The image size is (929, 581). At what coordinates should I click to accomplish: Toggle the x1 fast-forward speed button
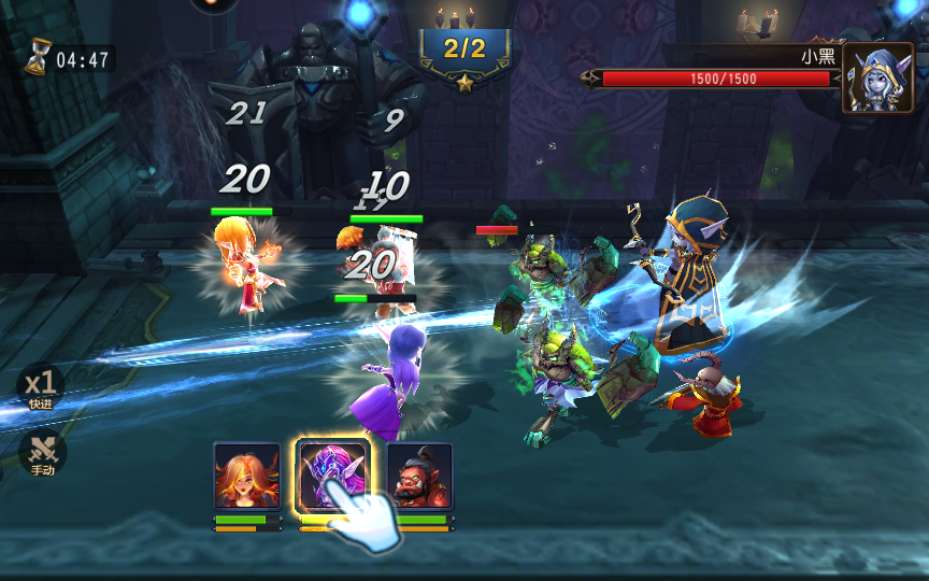[41, 387]
